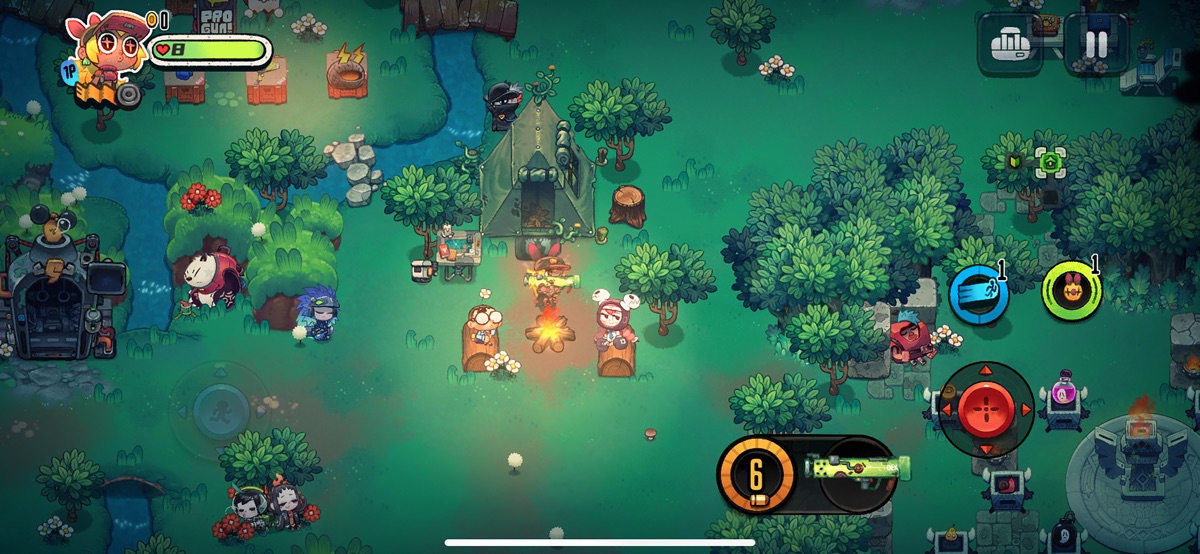Use the green bunny skill
1200x554 pixels.
pos(1071,290)
